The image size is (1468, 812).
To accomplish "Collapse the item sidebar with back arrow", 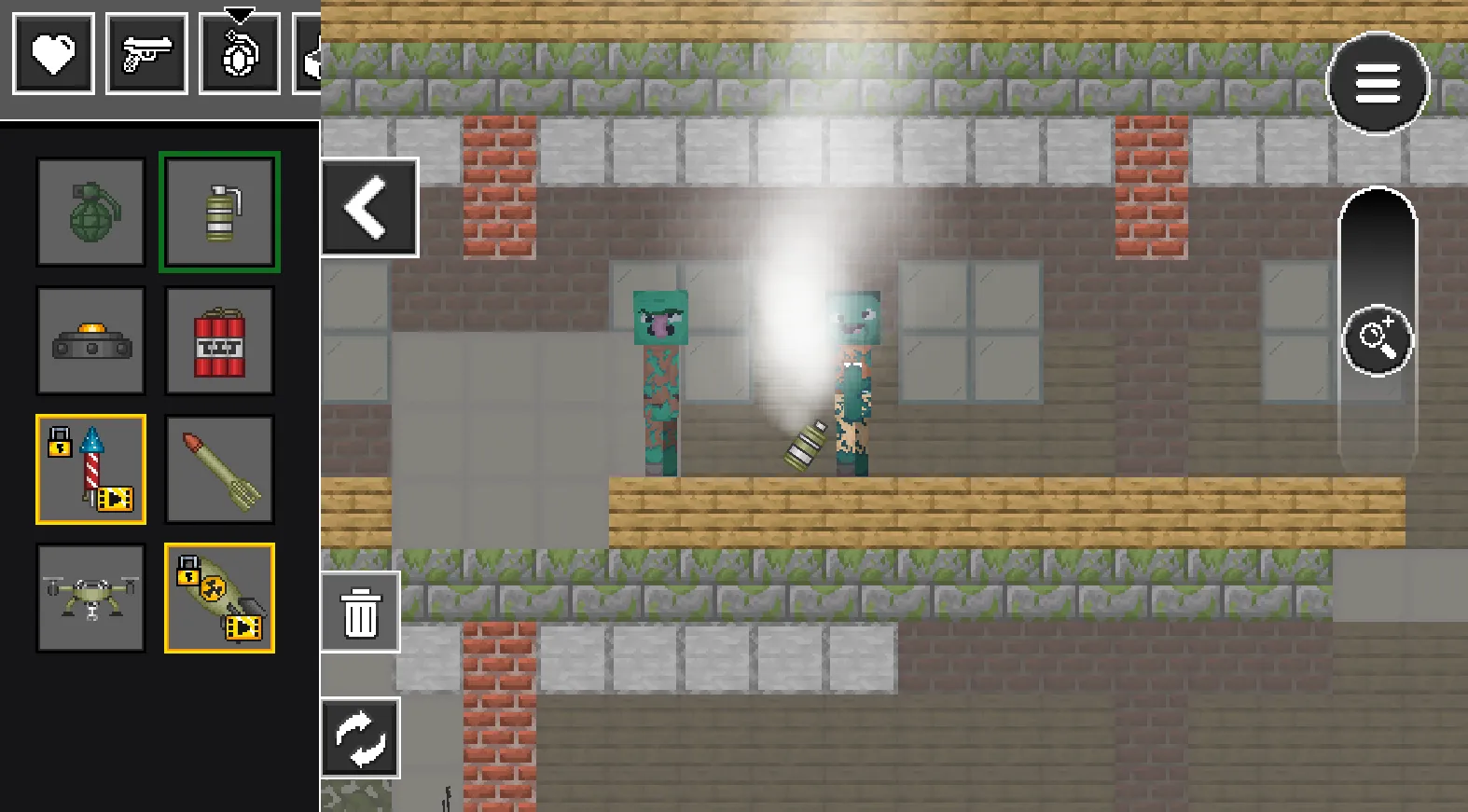I will pyautogui.click(x=369, y=207).
